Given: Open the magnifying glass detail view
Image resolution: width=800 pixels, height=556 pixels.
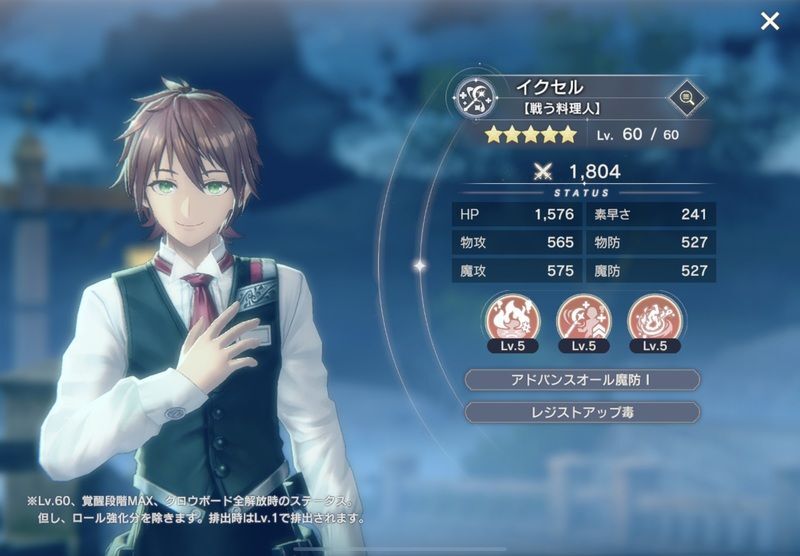Looking at the screenshot, I should [686, 97].
